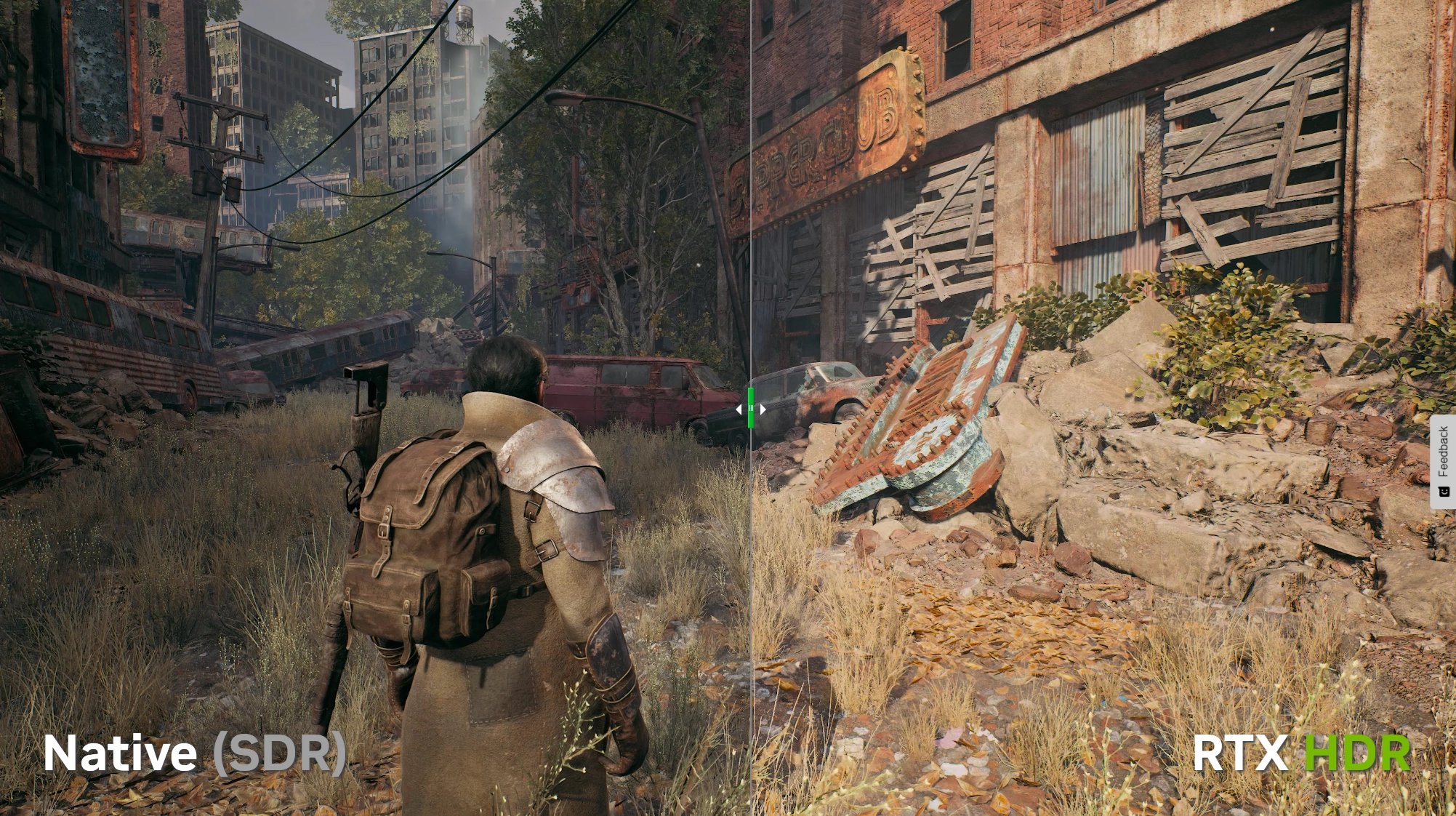Open the Feedback side tab
The height and width of the screenshot is (816, 1456).
(x=1443, y=461)
